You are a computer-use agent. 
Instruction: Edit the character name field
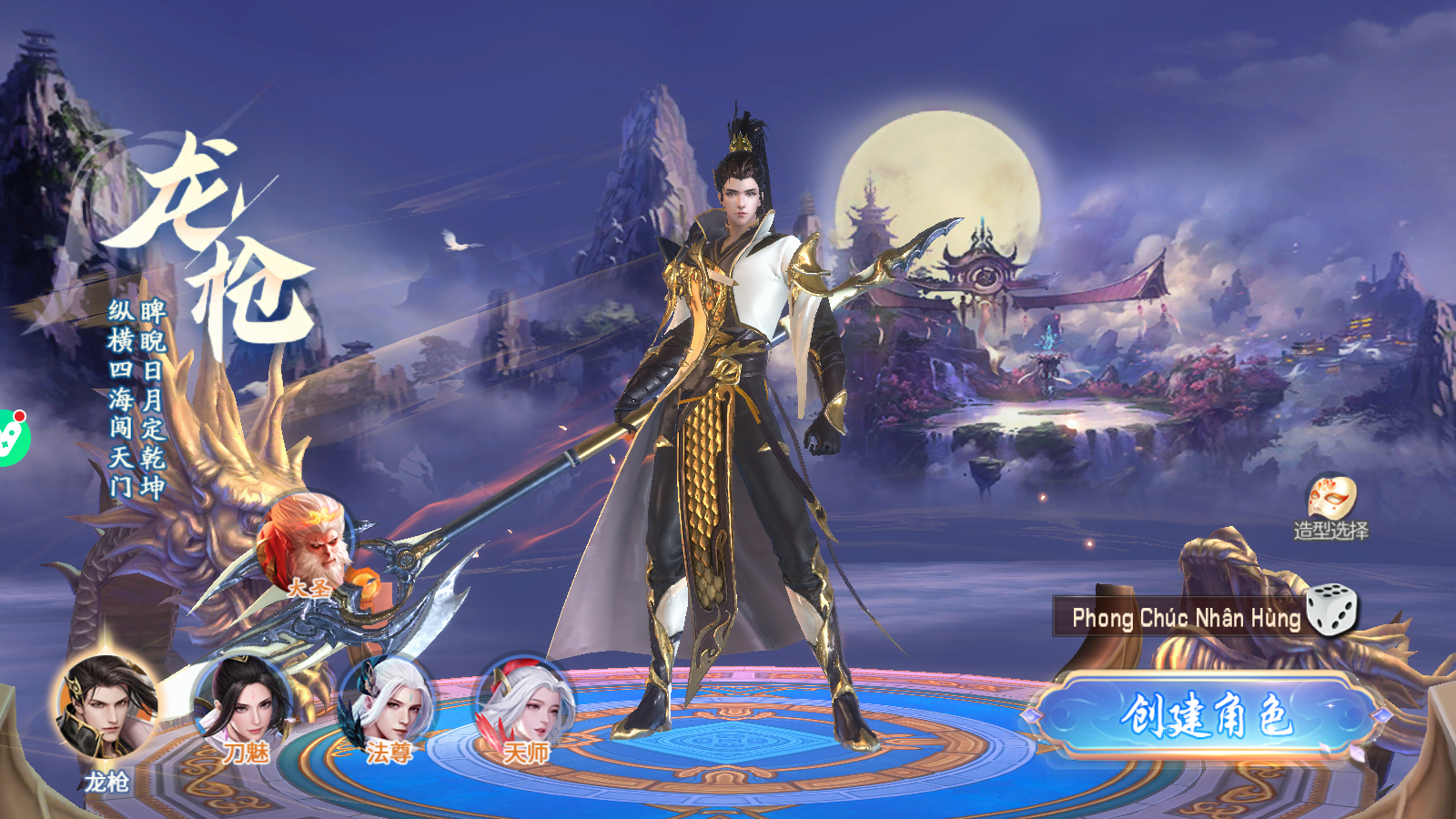pyautogui.click(x=1183, y=618)
